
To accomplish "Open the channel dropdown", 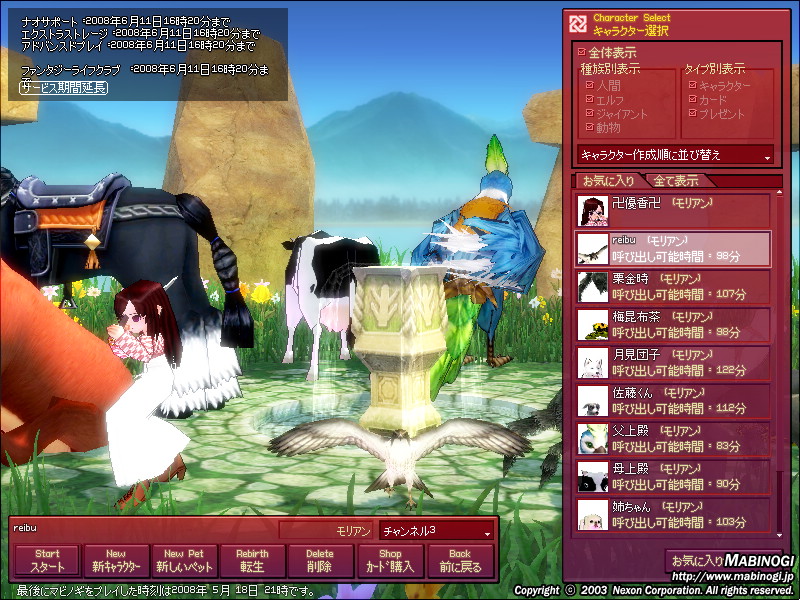I will [x=437, y=530].
